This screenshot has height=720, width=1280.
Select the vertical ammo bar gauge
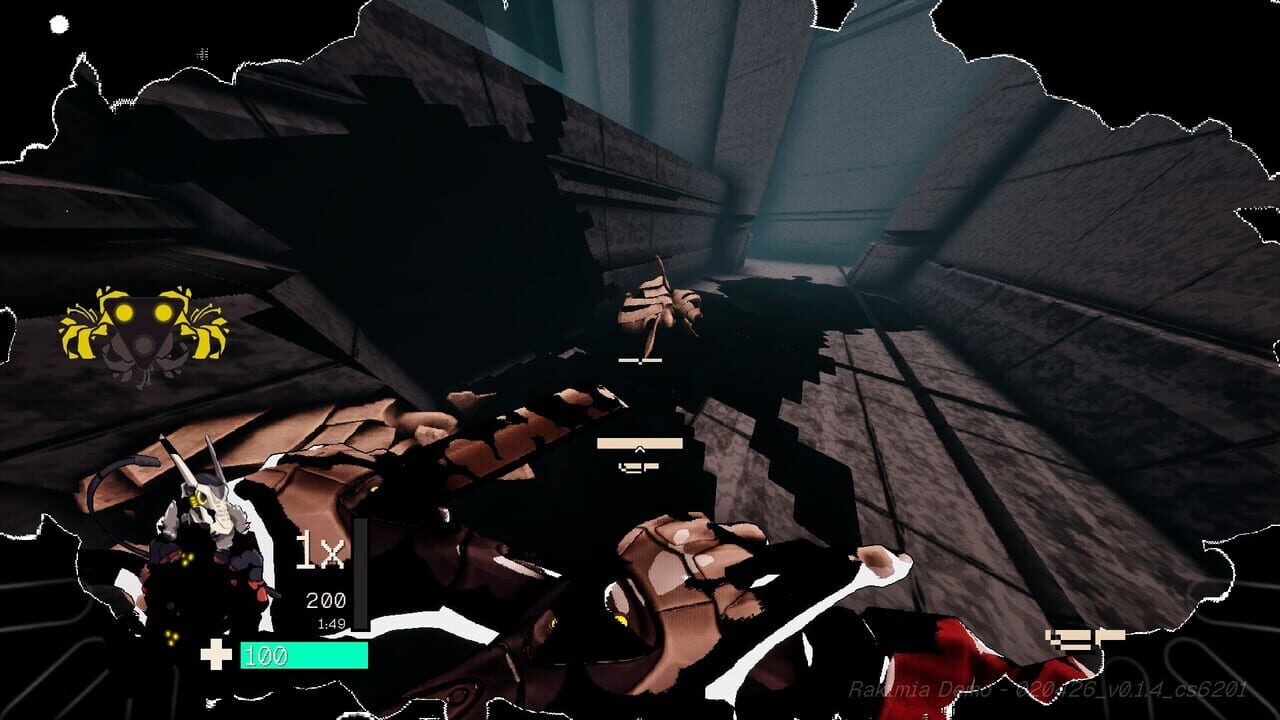362,575
